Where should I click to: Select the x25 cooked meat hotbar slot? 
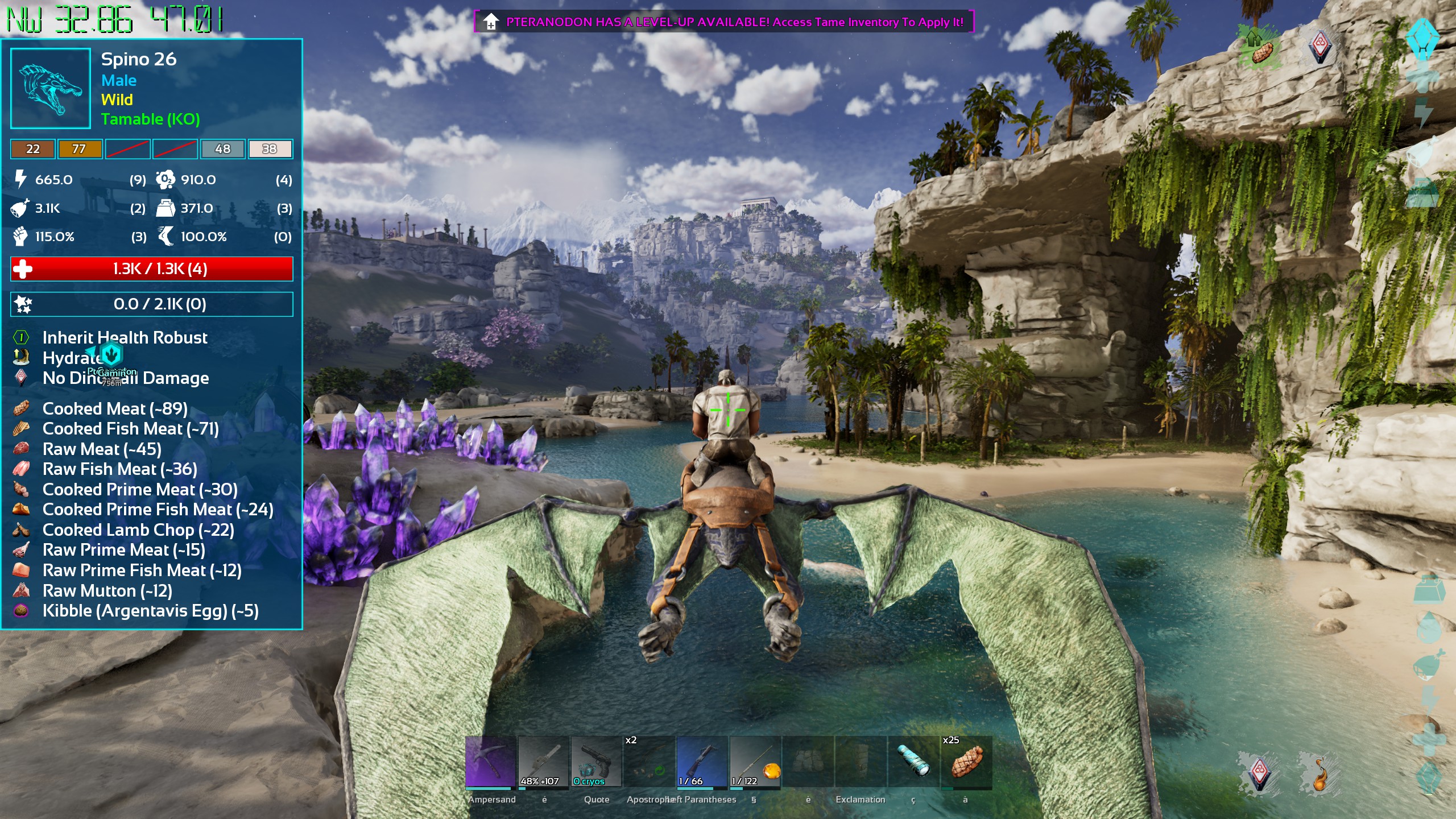pos(966,762)
